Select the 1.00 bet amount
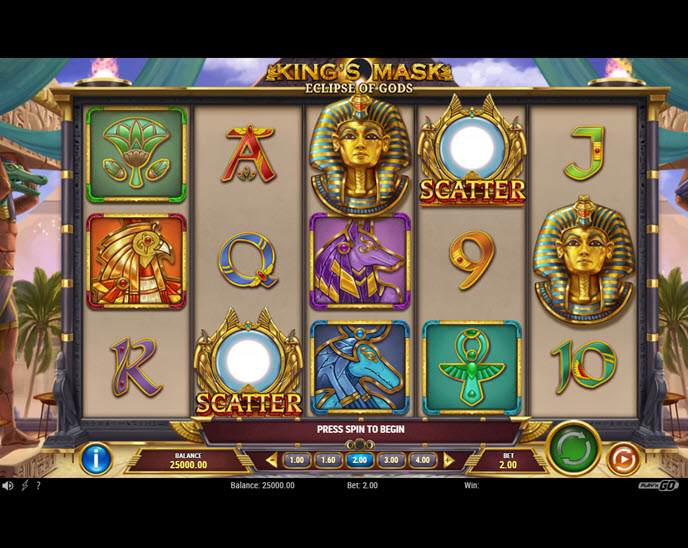688x548 pixels. 296,461
